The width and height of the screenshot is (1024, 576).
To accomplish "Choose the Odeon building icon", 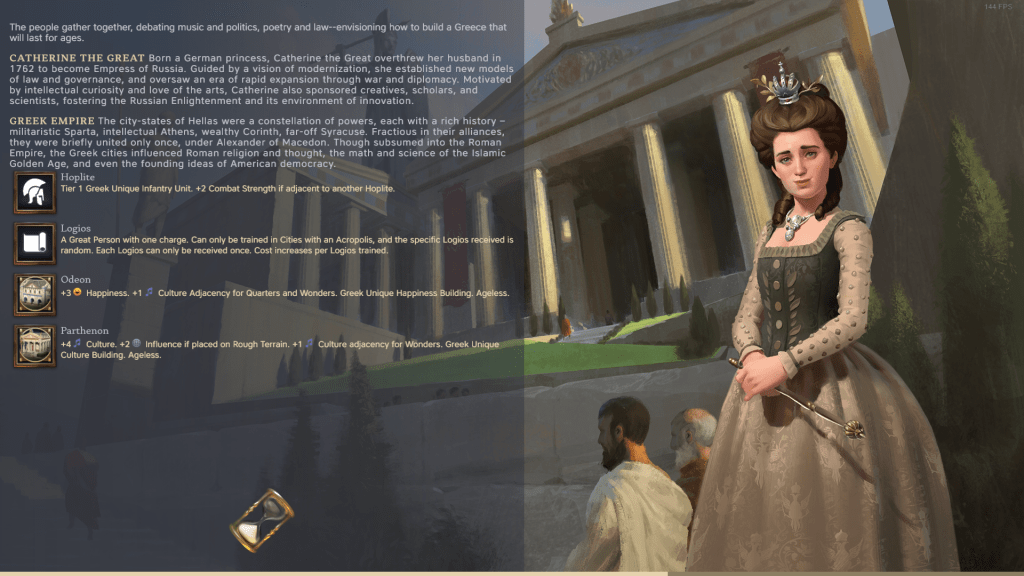I will tap(35, 294).
